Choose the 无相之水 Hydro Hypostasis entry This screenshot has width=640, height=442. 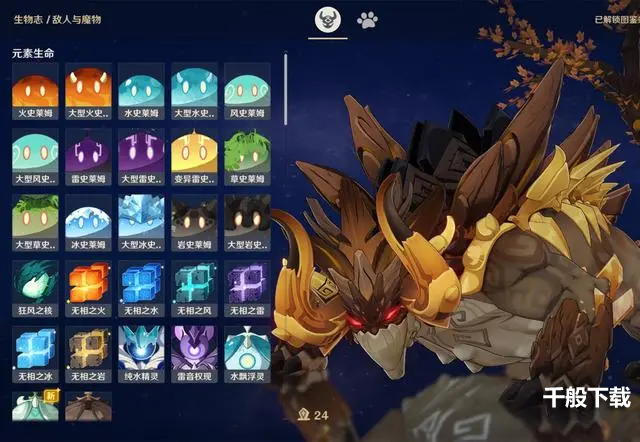[141, 285]
